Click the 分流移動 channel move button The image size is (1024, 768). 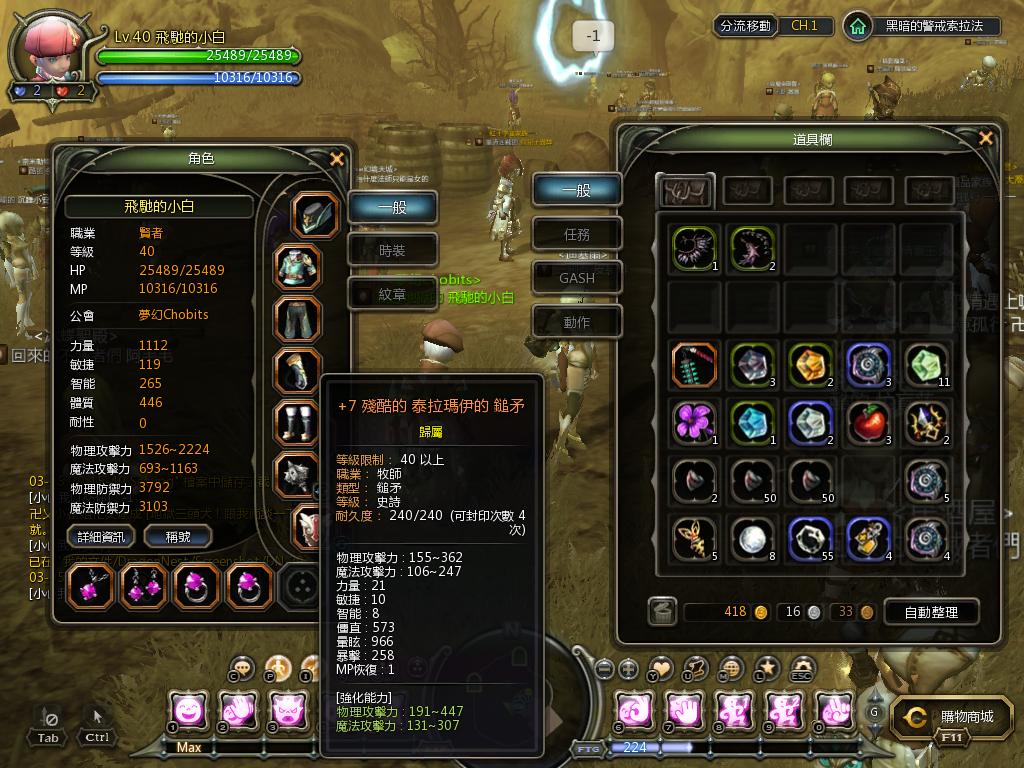(745, 26)
